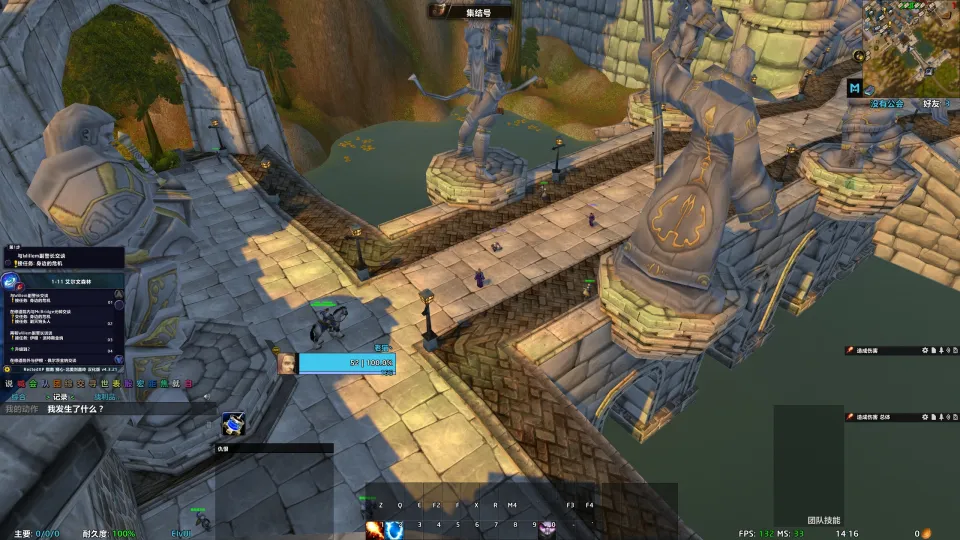Click the potion buff icon above cast bar
Viewport: 960px width, 540px height.
coord(234,425)
